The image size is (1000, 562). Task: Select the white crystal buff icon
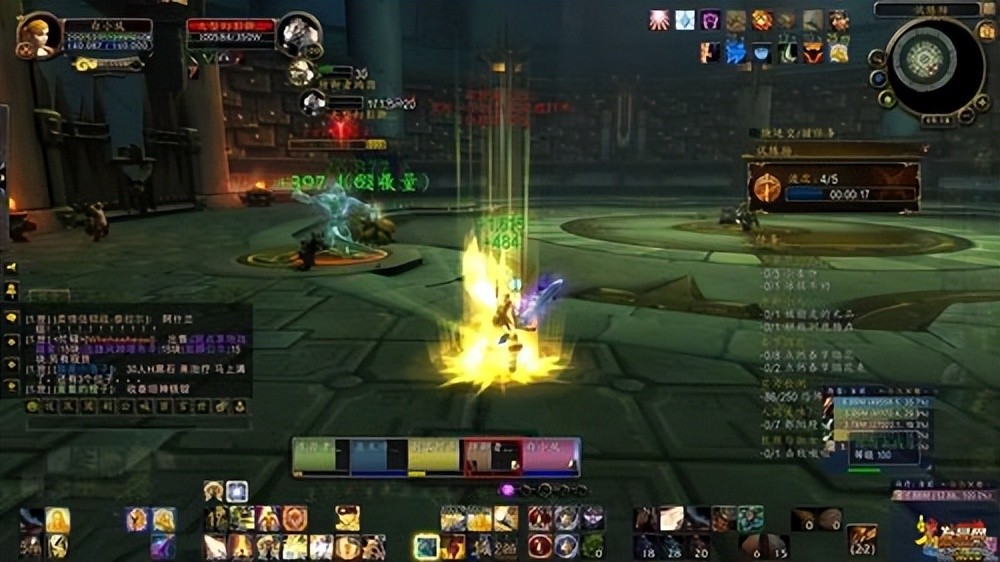click(685, 20)
